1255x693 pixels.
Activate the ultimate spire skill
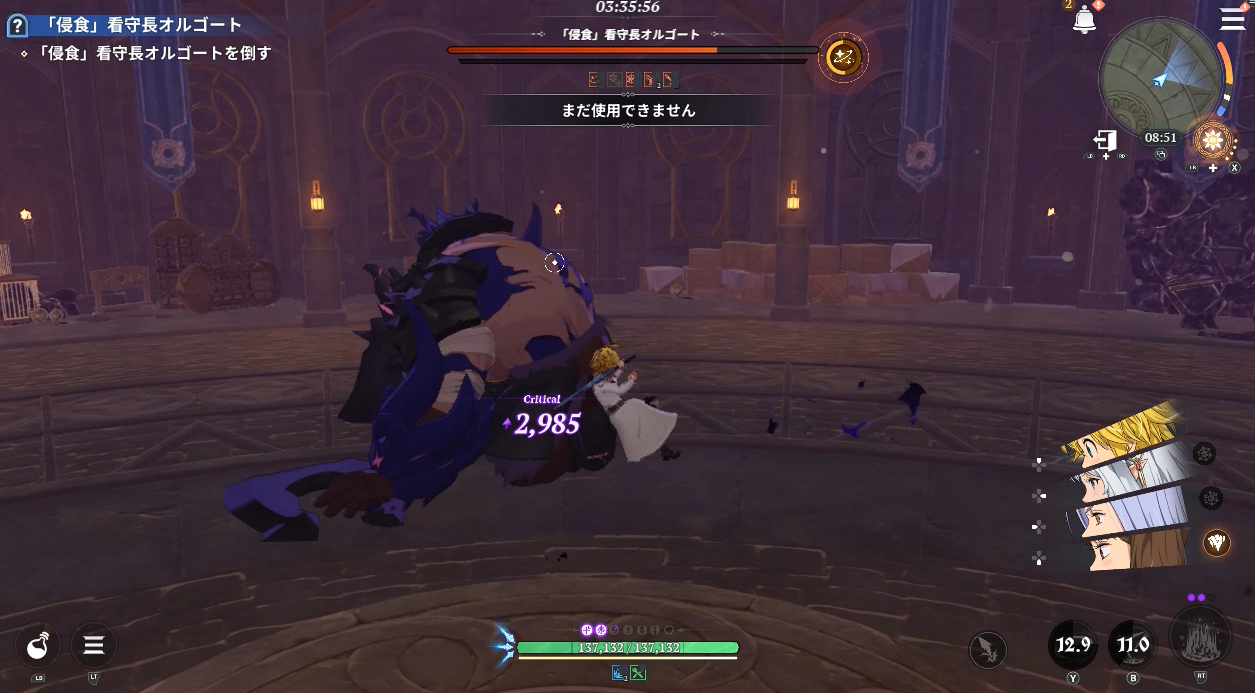point(1200,638)
